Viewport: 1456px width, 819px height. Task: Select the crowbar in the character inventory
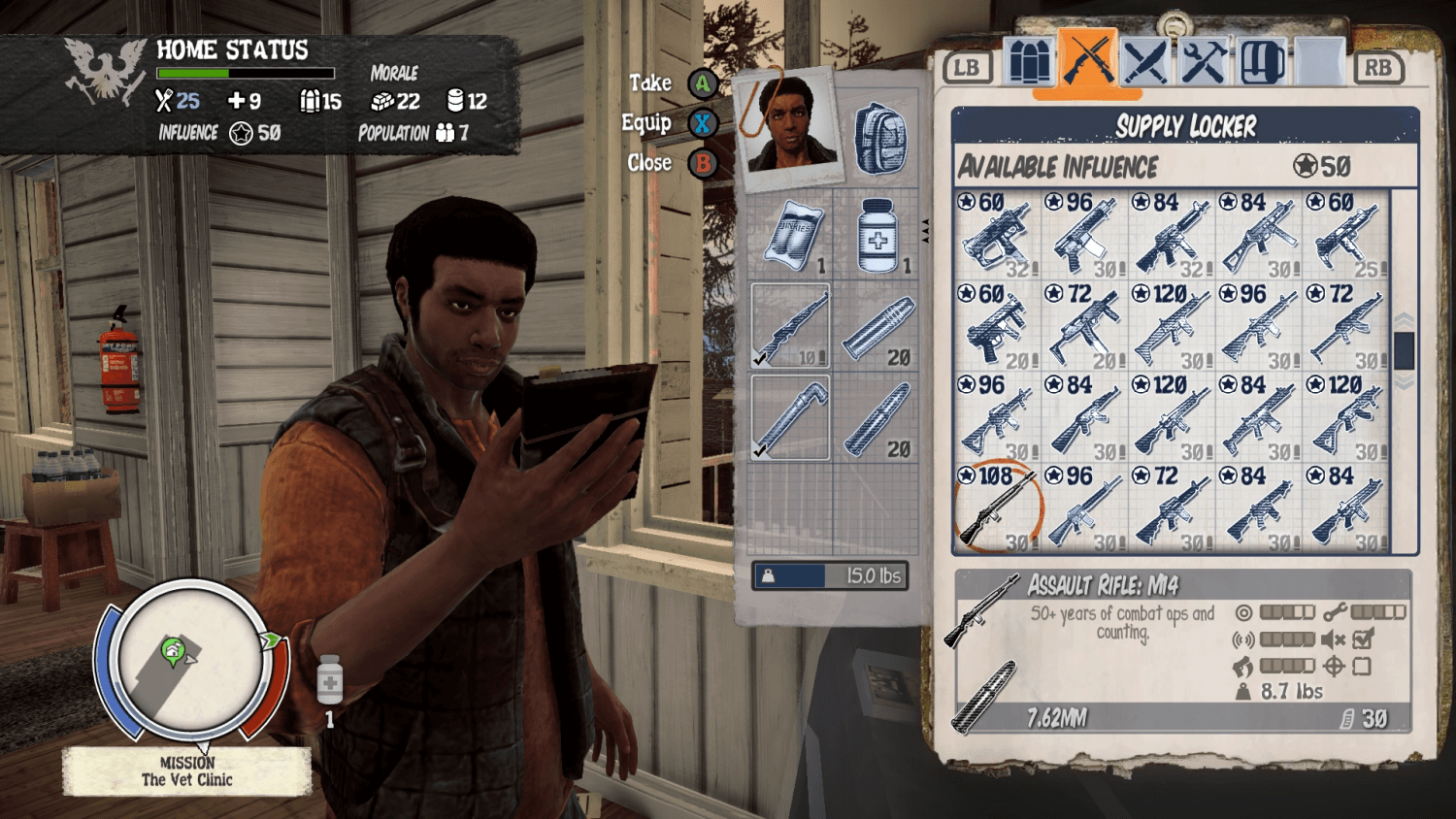point(788,417)
